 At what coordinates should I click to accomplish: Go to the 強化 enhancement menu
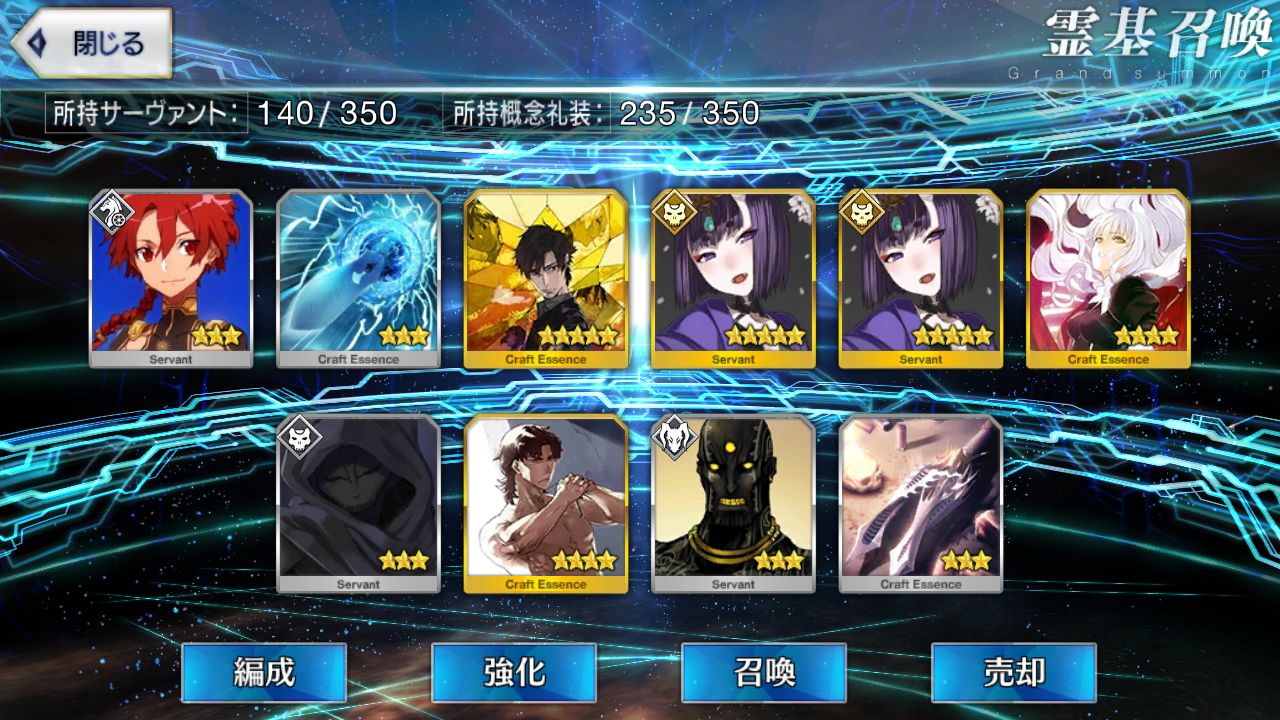[514, 672]
